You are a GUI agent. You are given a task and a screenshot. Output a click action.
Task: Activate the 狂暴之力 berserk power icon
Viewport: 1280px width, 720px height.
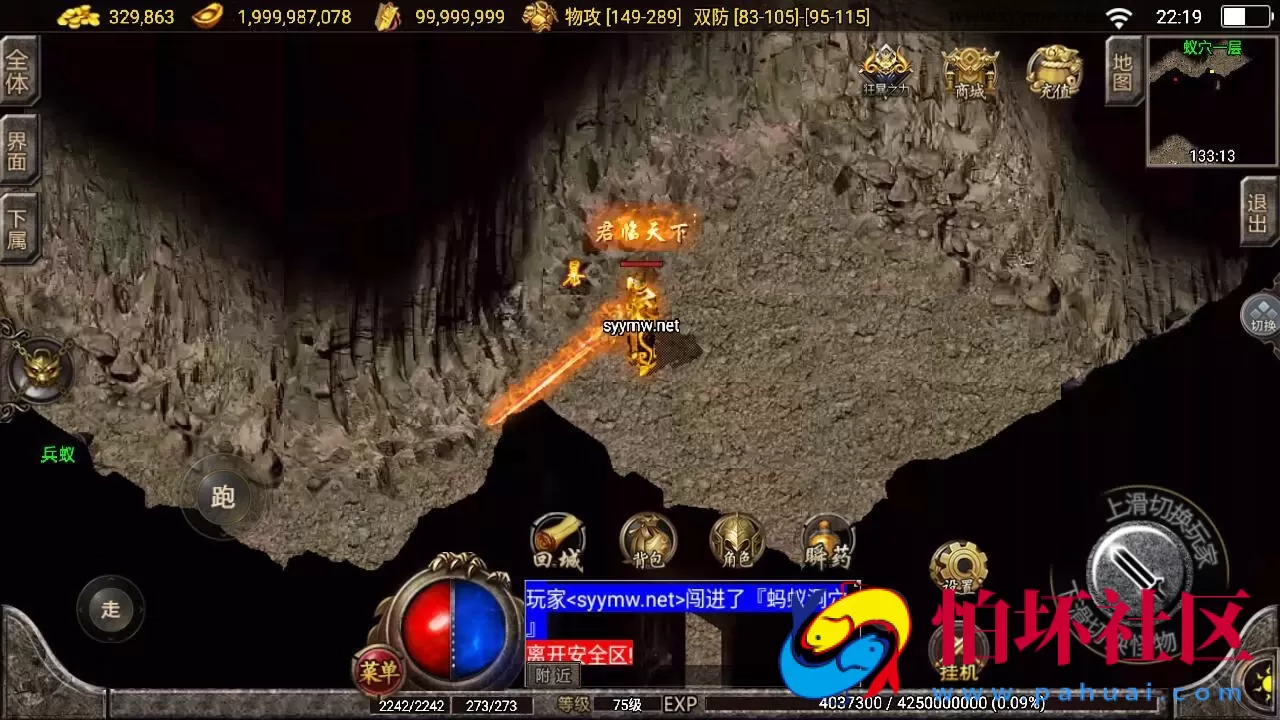click(x=884, y=70)
